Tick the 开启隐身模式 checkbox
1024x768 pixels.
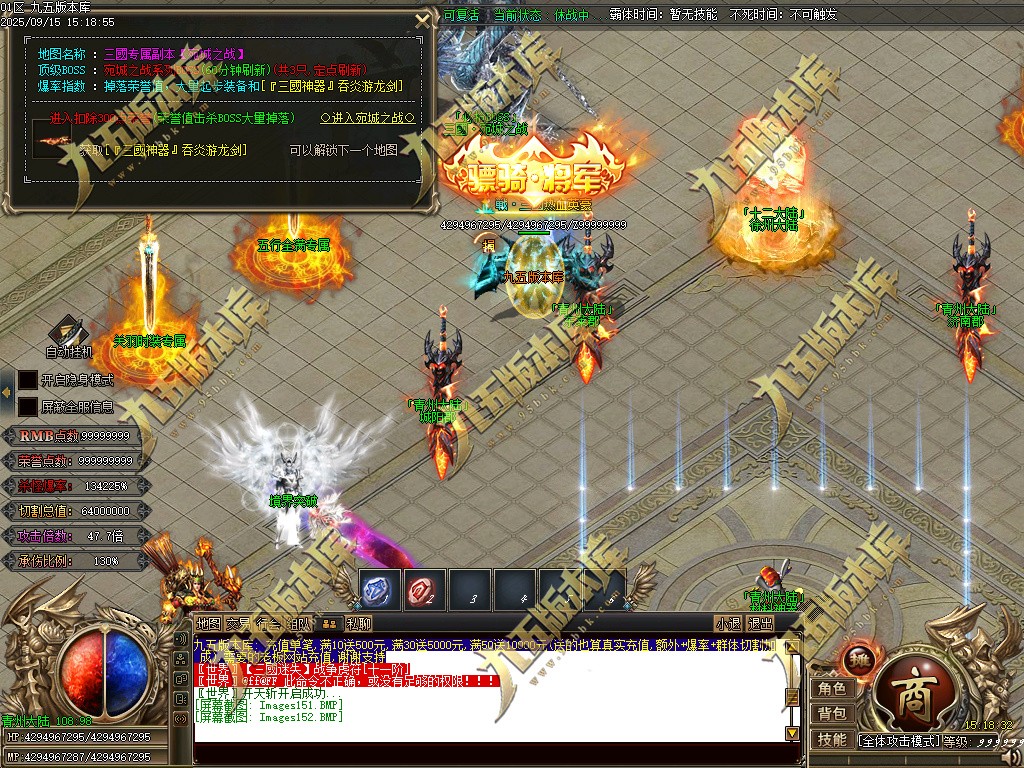point(28,380)
